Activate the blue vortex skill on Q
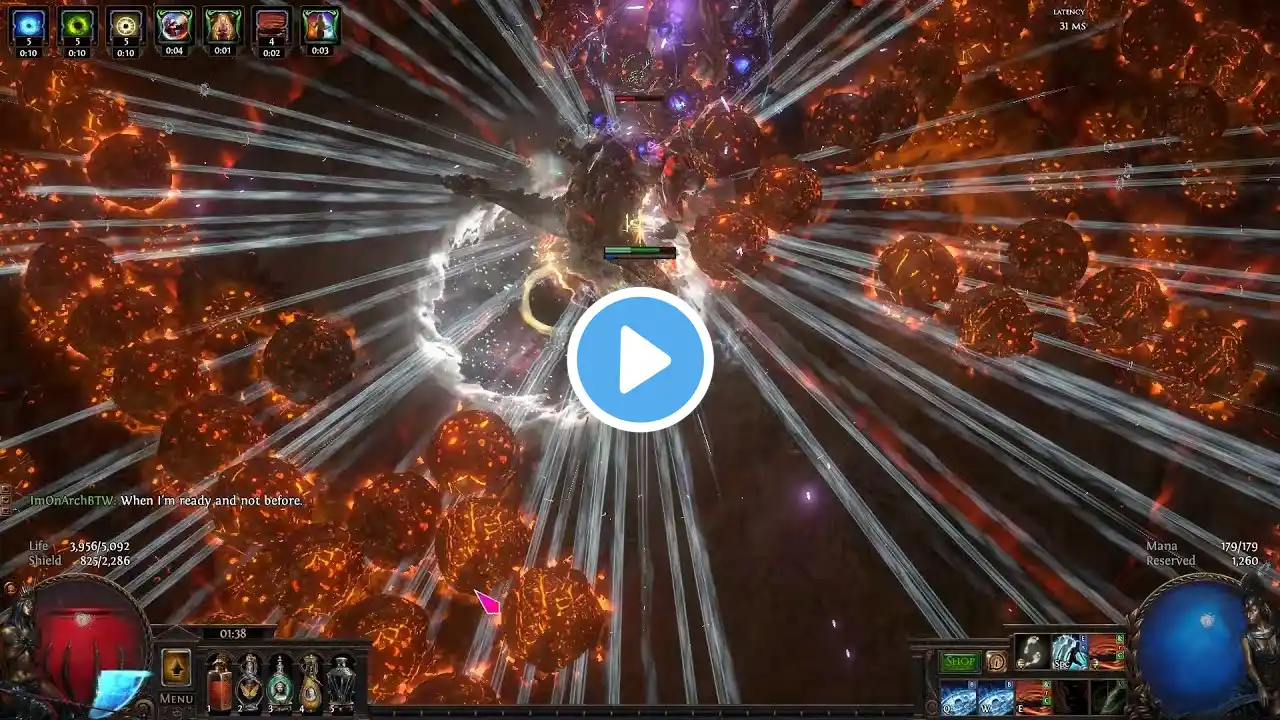 (x=958, y=697)
